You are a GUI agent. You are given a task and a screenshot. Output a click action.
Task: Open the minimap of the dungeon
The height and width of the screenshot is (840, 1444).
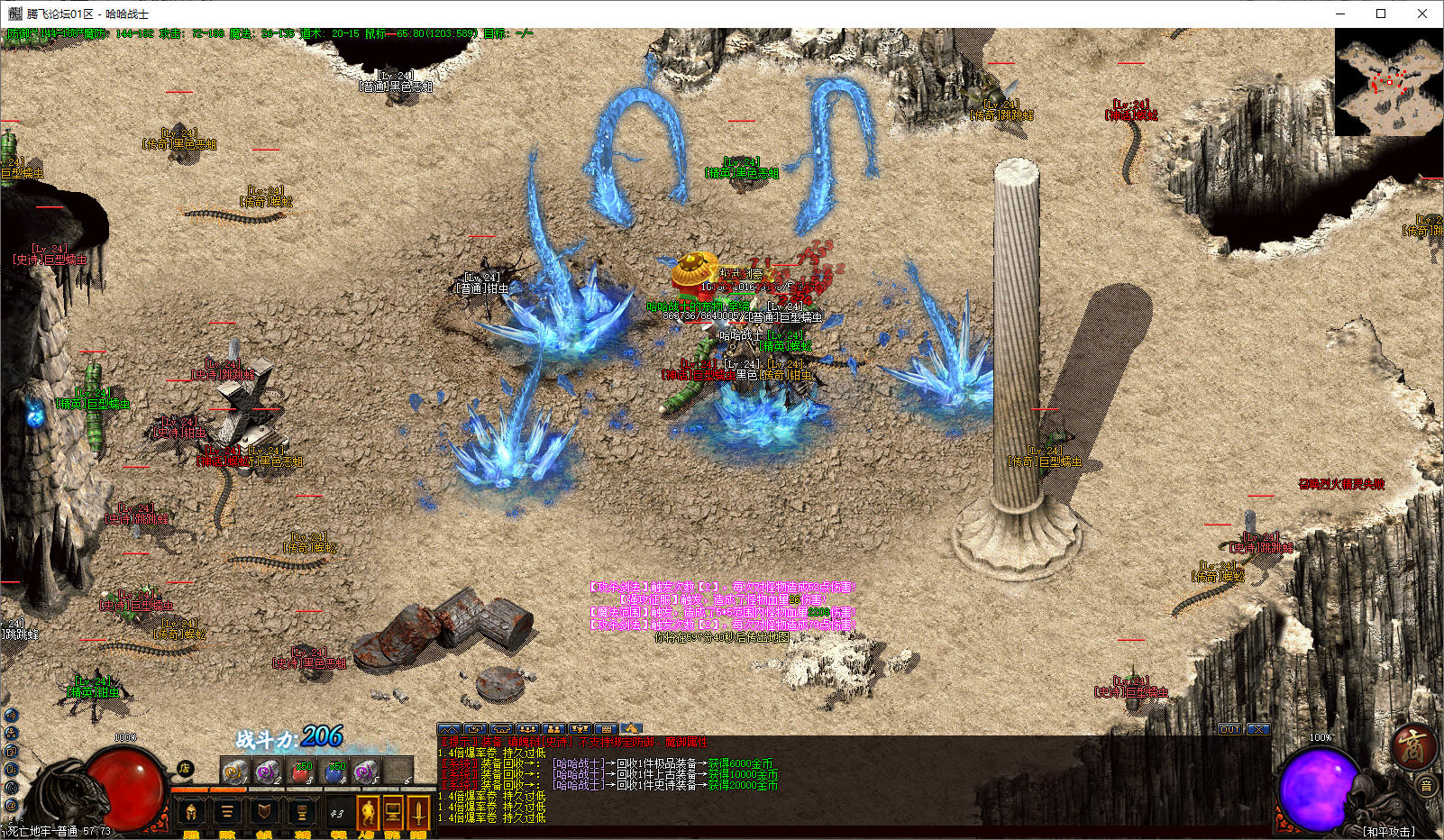point(1388,82)
